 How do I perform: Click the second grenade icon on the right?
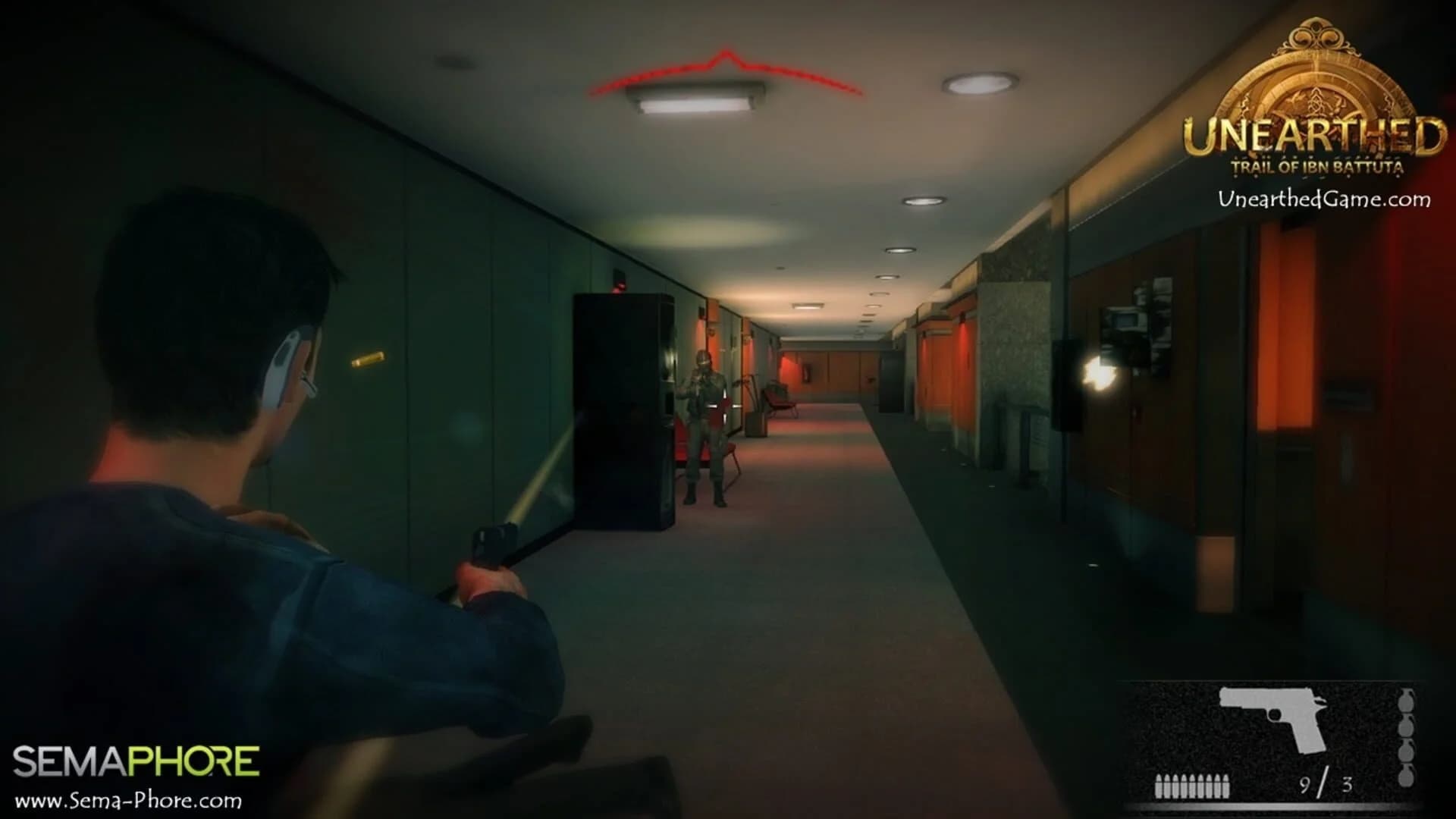[1406, 726]
